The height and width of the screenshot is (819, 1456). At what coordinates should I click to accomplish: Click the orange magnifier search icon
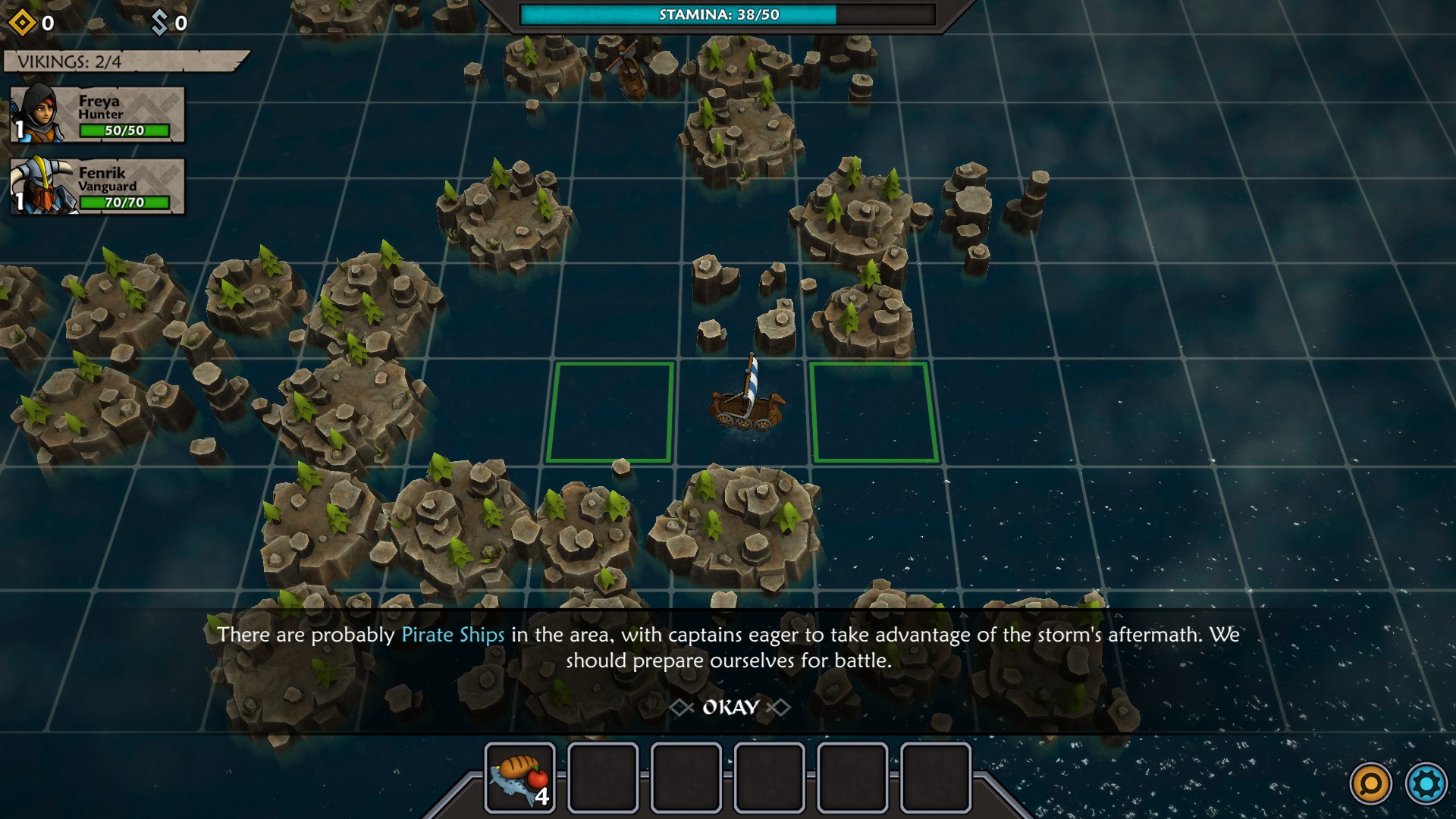tap(1371, 783)
